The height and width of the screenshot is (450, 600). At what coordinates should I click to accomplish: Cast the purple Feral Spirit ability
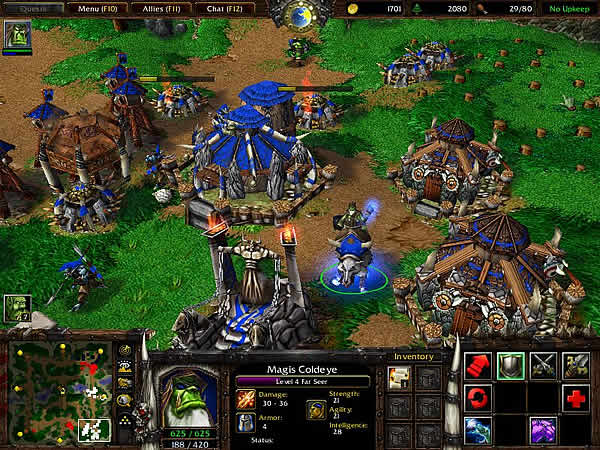pyautogui.click(x=543, y=431)
